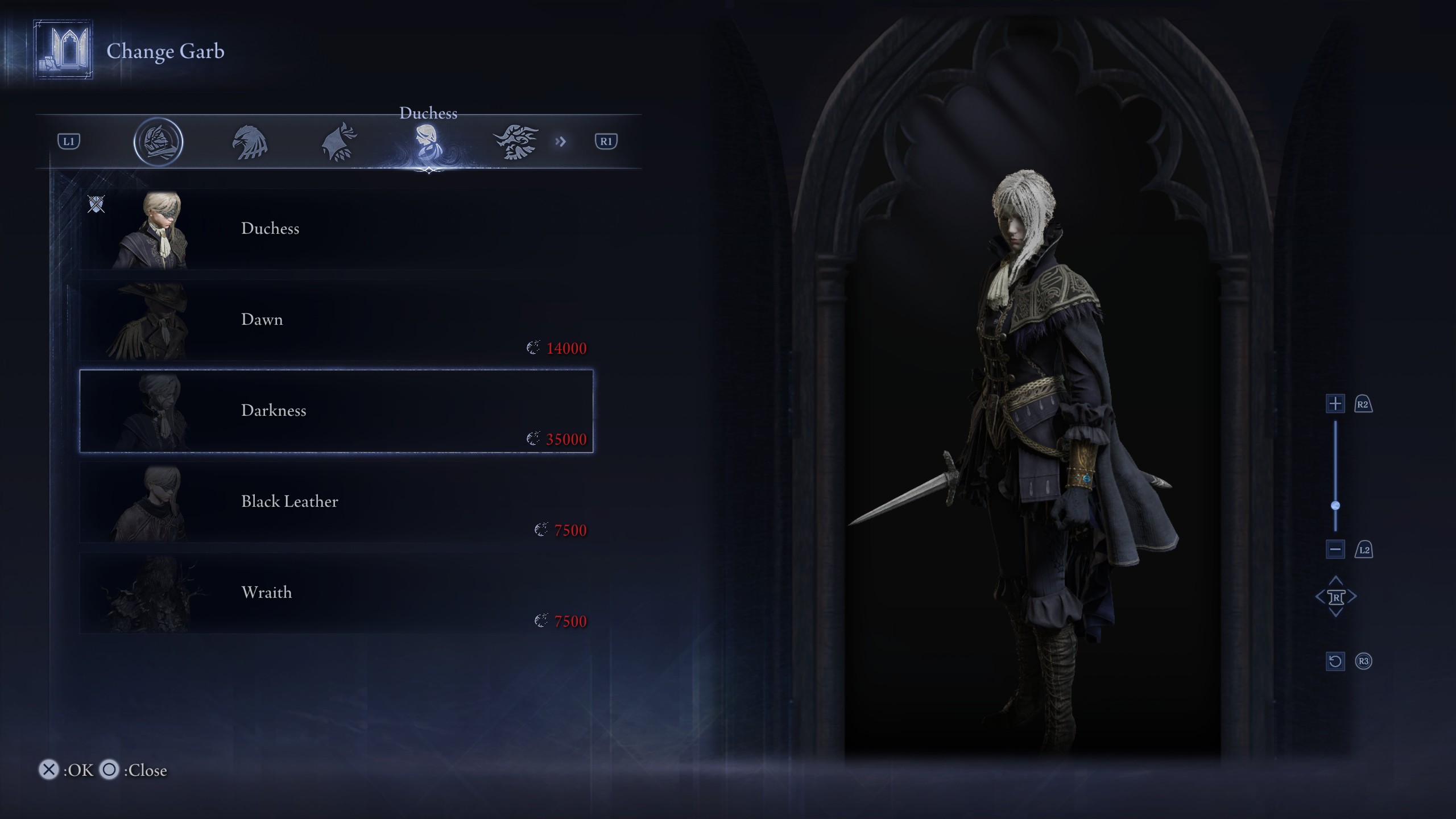Reset the character preview view
This screenshot has height=819, width=1456.
[x=1335, y=661]
